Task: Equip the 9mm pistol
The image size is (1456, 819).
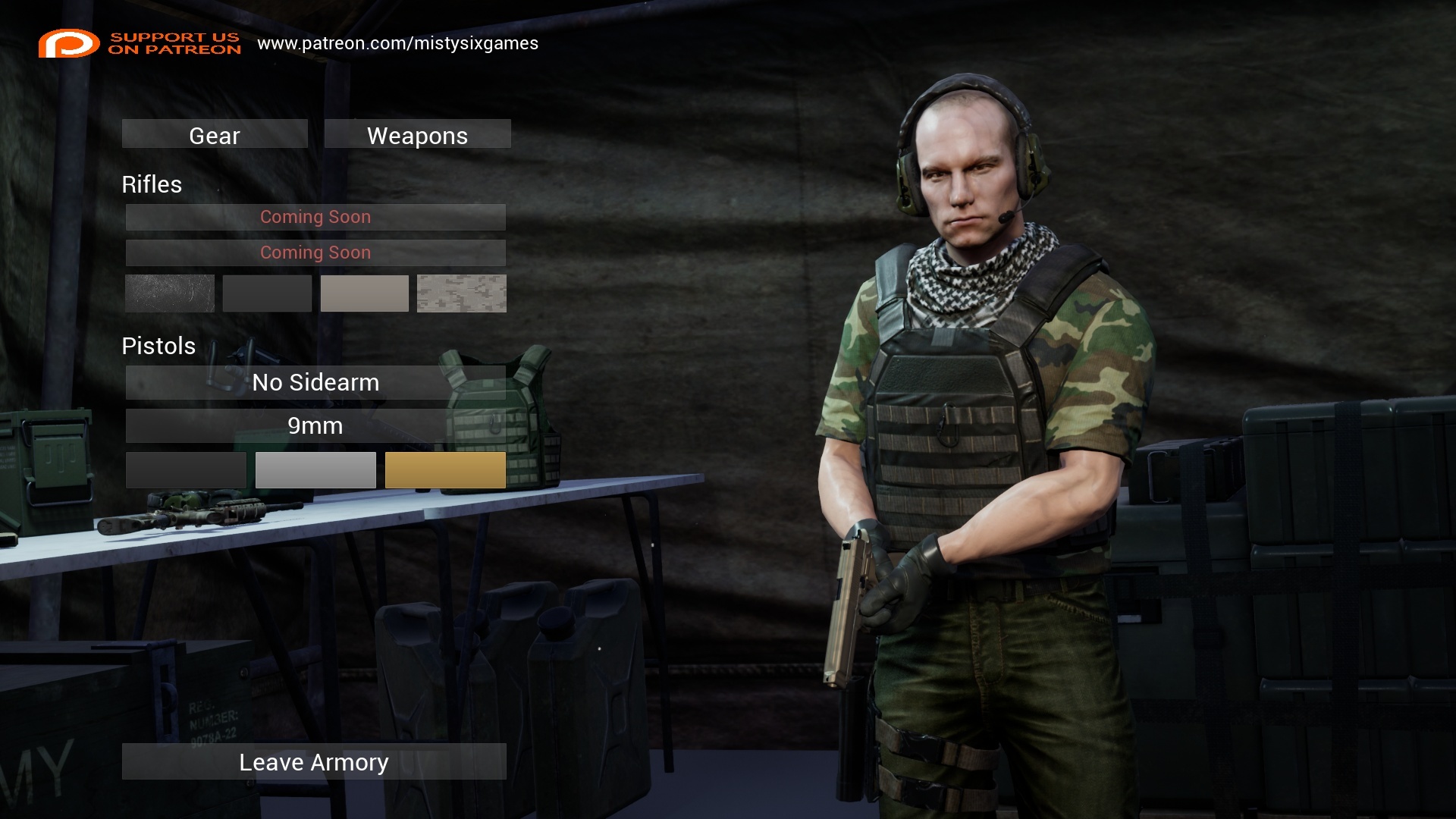Action: click(315, 425)
